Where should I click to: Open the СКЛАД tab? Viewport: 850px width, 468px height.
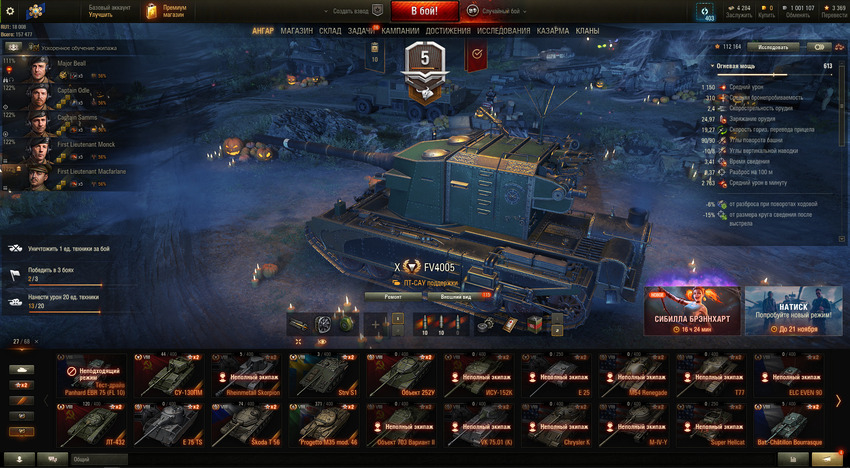pyautogui.click(x=331, y=31)
